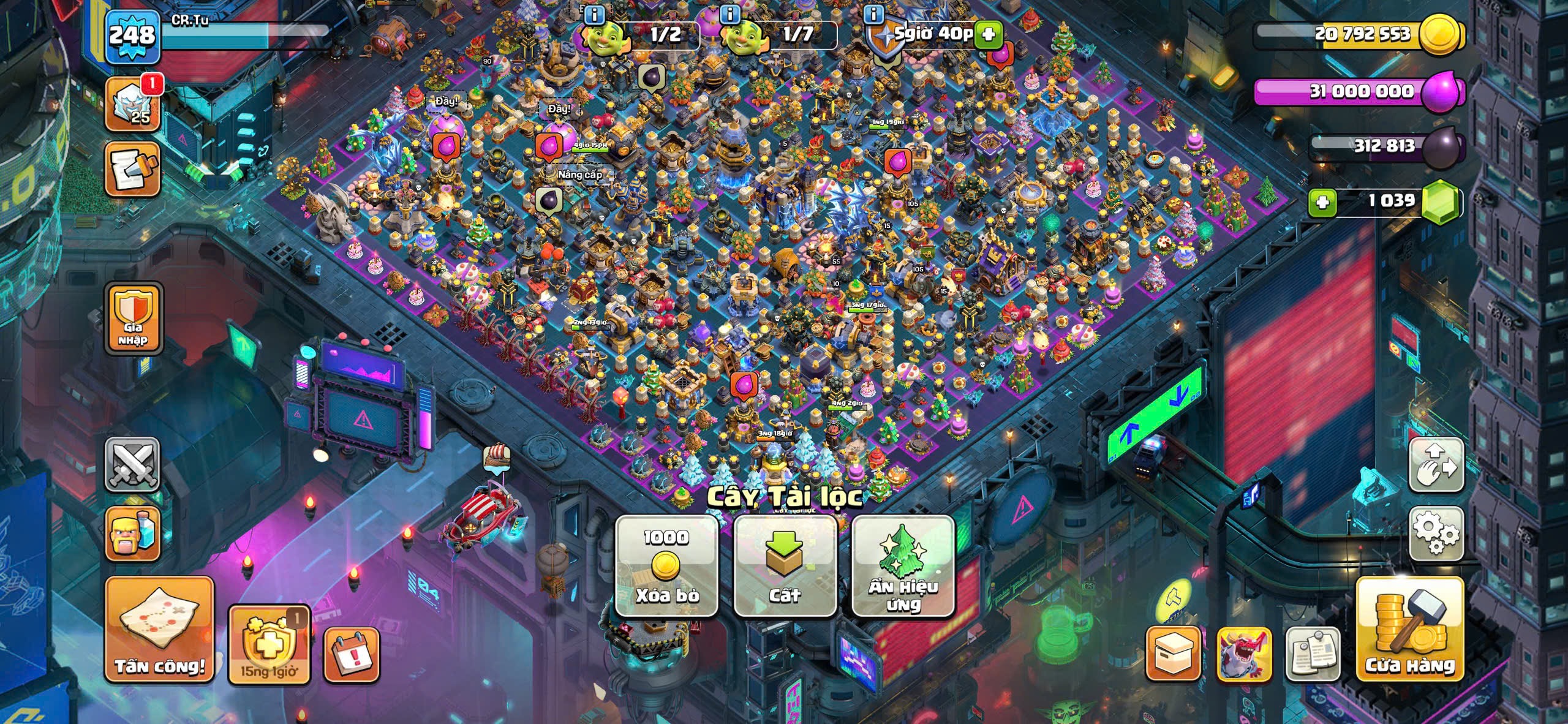
Task: Open the barbarian army training menu
Action: click(x=132, y=534)
